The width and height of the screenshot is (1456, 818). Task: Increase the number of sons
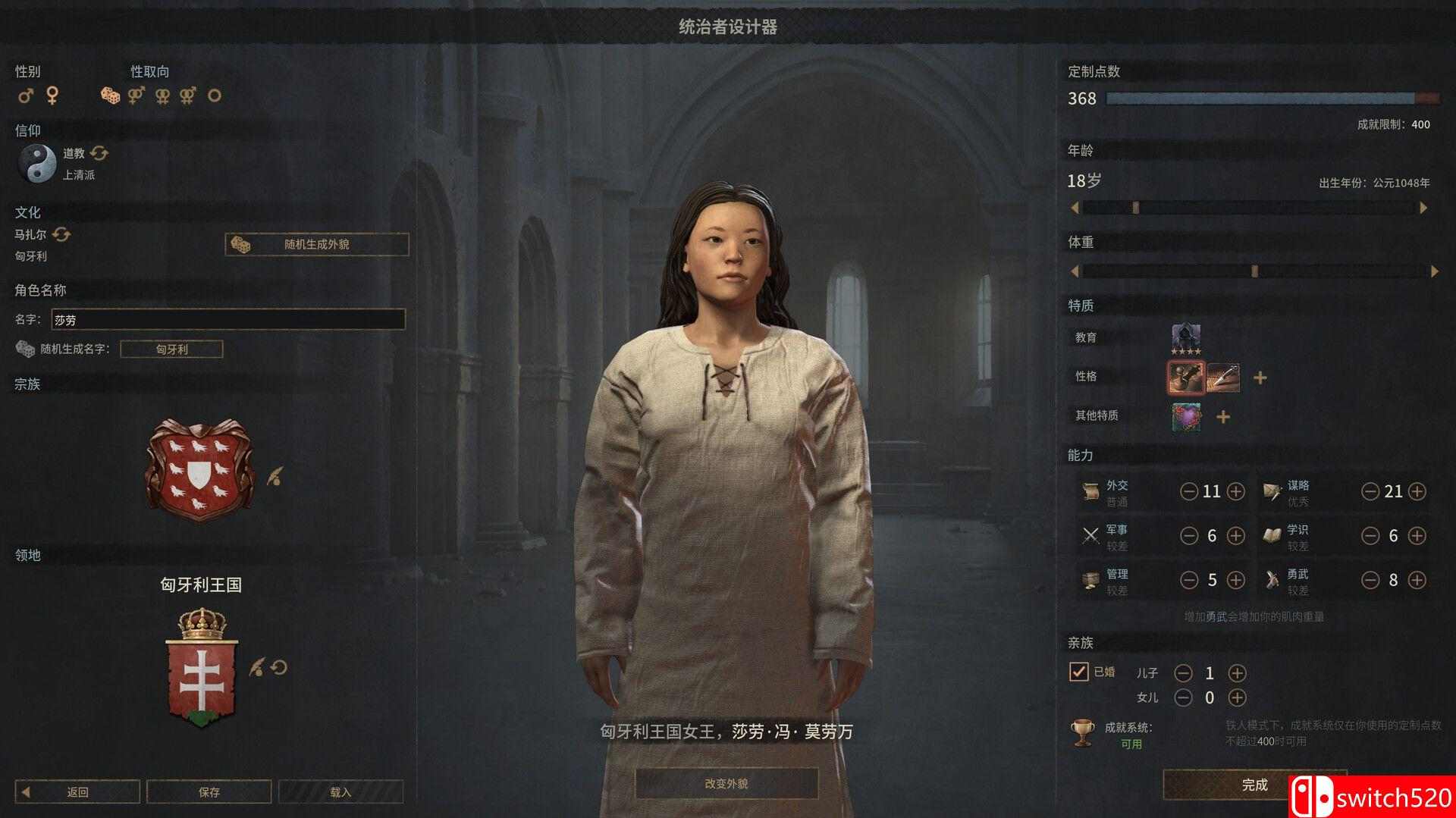click(1238, 672)
